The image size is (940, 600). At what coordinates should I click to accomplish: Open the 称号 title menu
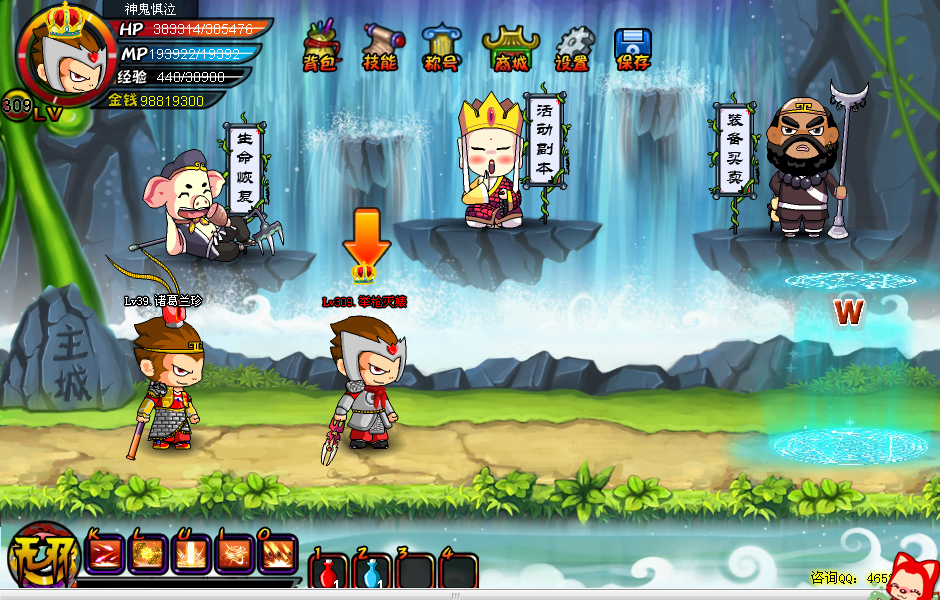pyautogui.click(x=440, y=46)
